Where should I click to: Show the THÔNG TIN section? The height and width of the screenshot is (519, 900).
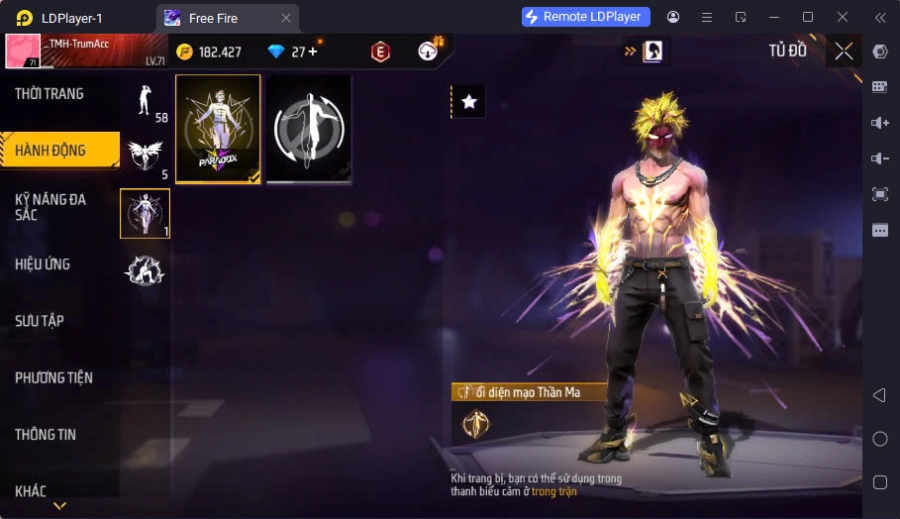(x=46, y=435)
